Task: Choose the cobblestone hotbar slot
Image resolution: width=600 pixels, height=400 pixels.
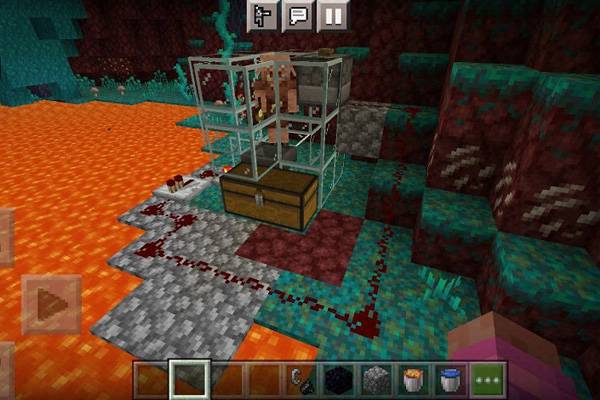Action: (375, 380)
